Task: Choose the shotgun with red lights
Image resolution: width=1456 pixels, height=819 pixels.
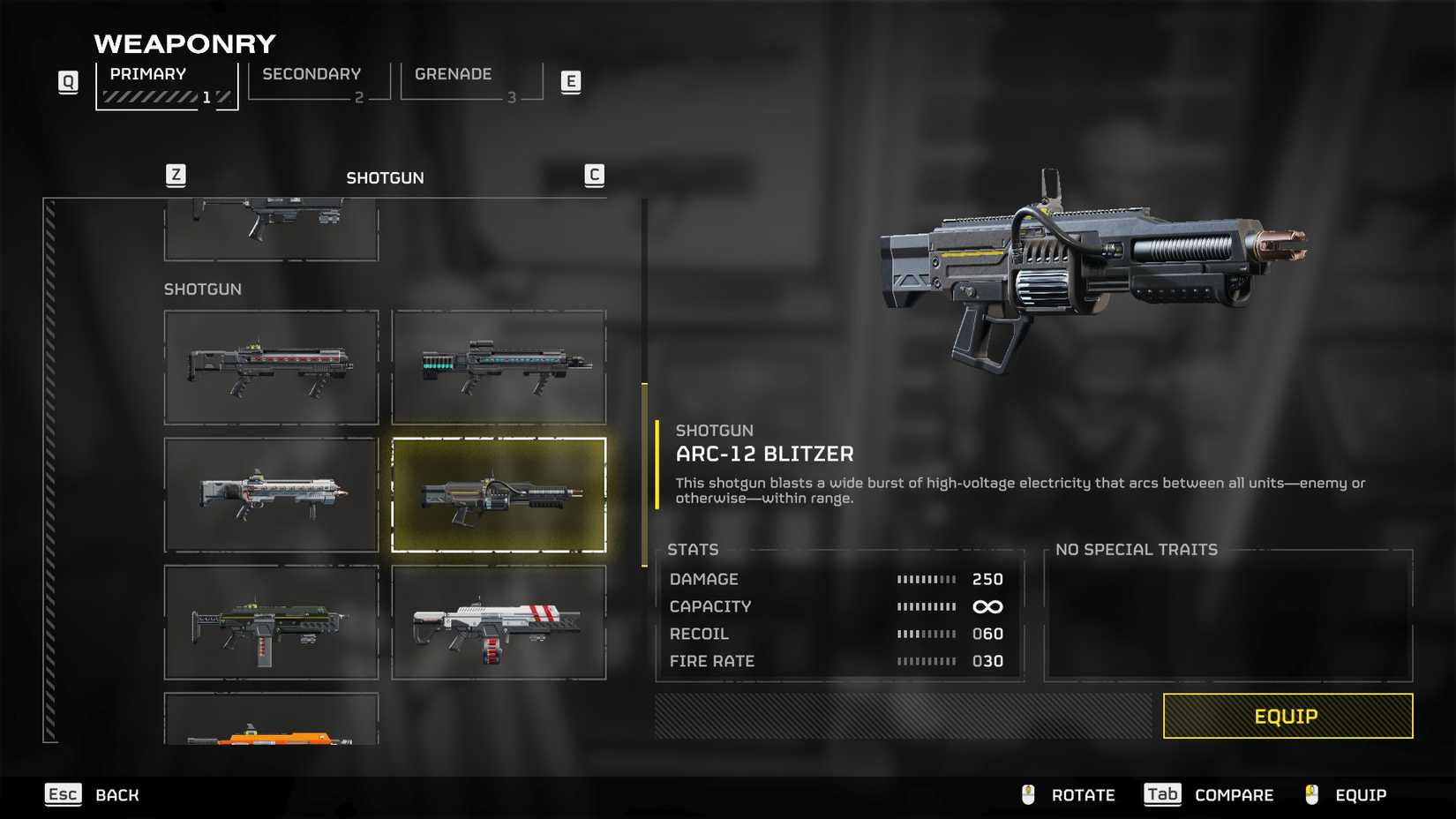Action: point(271,367)
